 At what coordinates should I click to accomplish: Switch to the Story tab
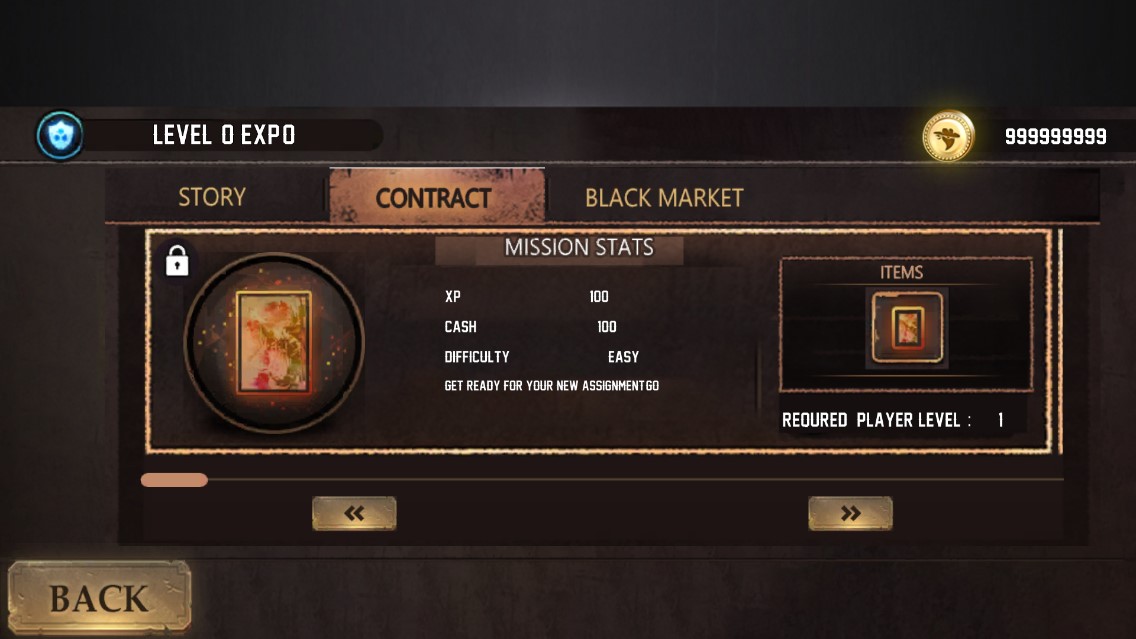(211, 197)
